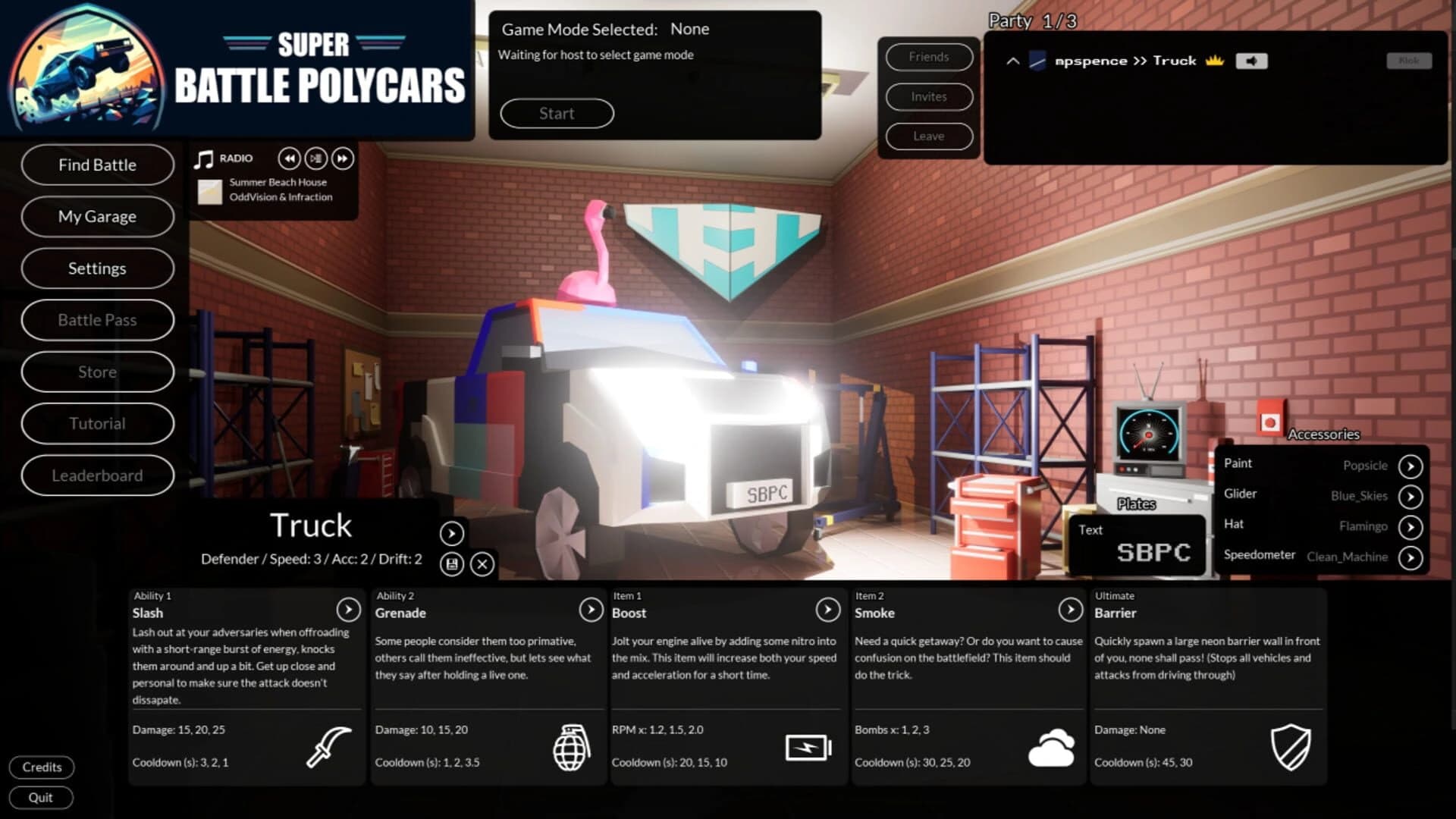Click the Barrier shield icon
The image size is (1456, 819).
1291,747
